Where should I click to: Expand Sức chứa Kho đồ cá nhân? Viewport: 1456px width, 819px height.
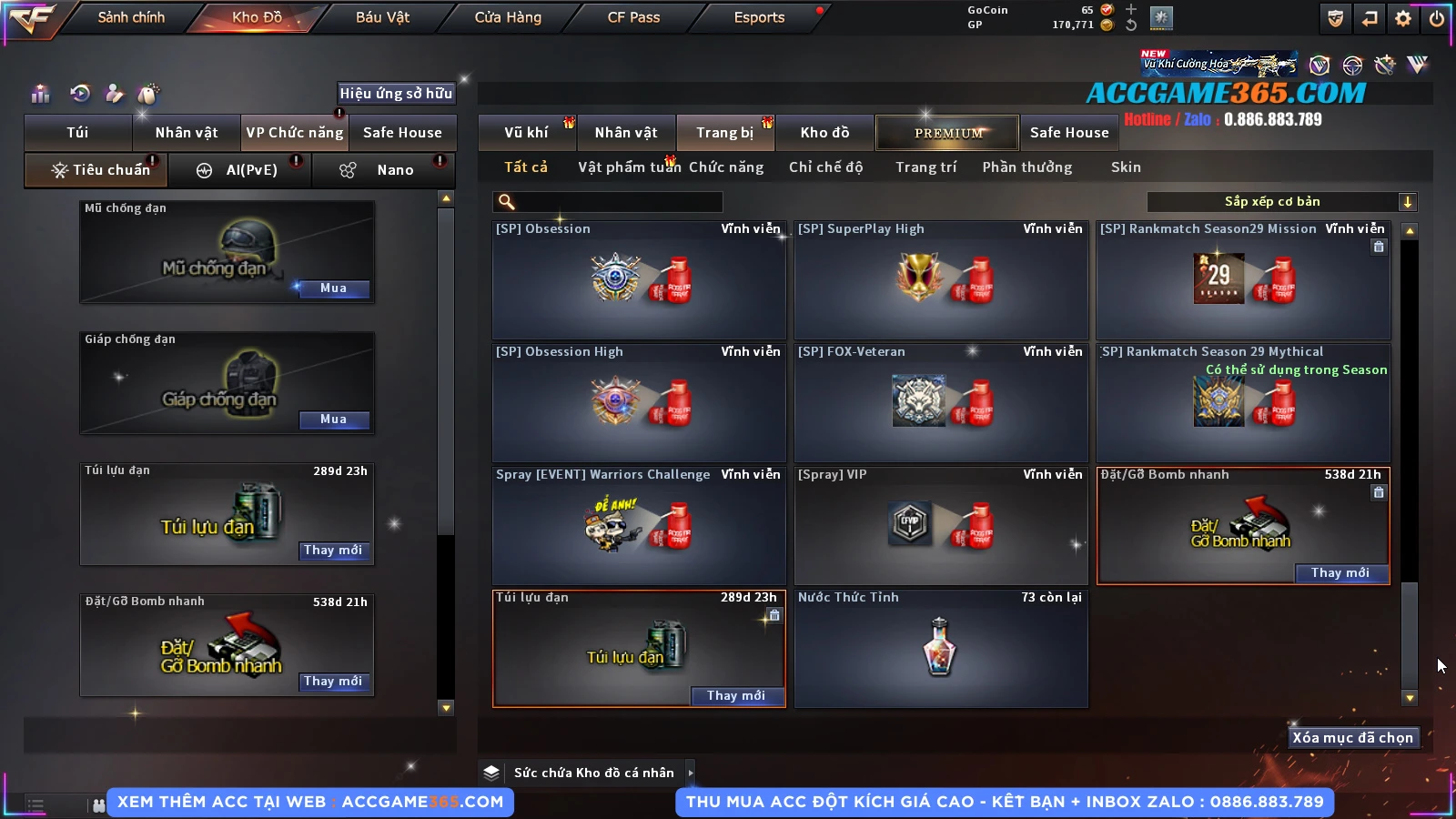(x=691, y=773)
